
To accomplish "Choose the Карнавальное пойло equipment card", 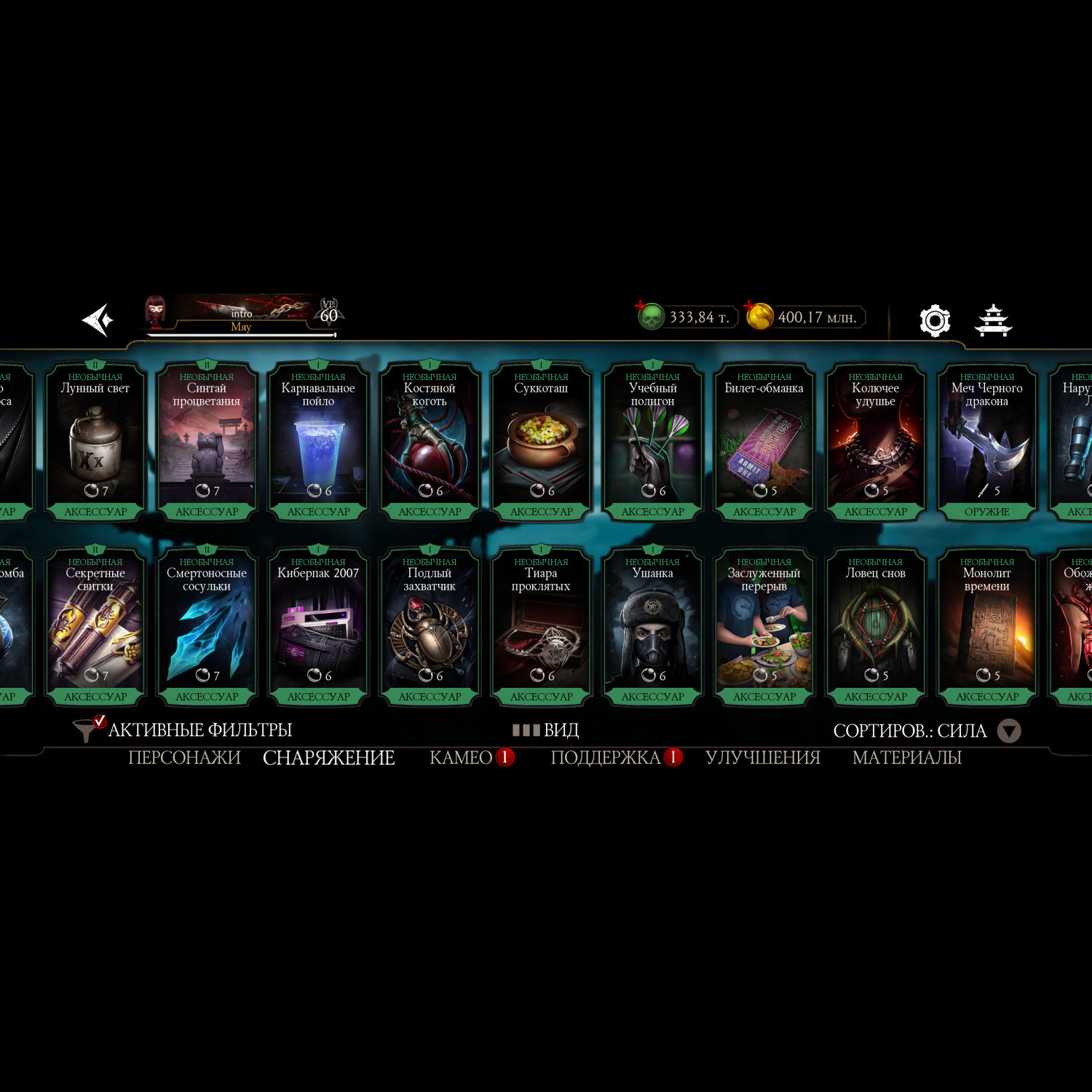I will pos(318,442).
